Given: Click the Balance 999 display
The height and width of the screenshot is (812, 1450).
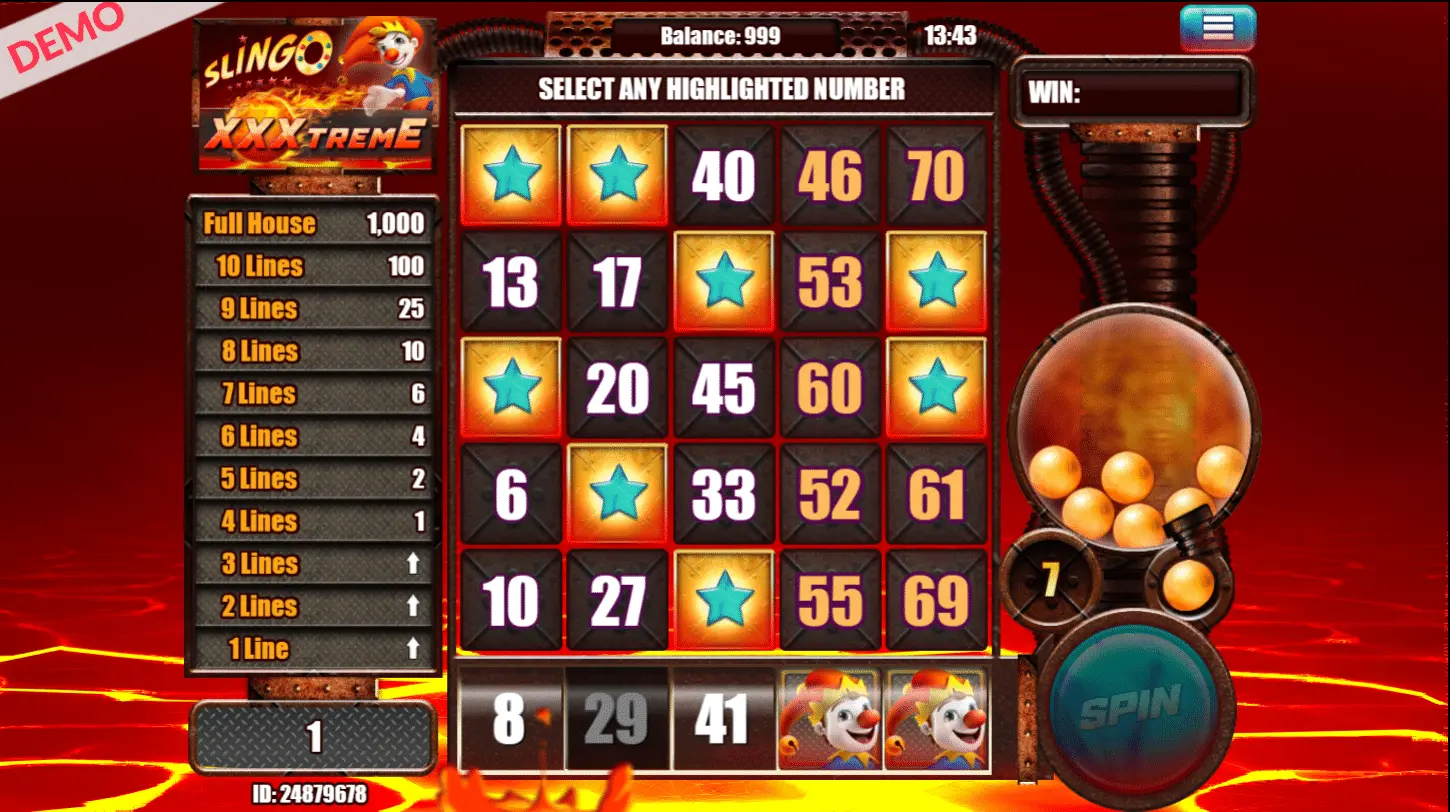Looking at the screenshot, I should click(723, 31).
